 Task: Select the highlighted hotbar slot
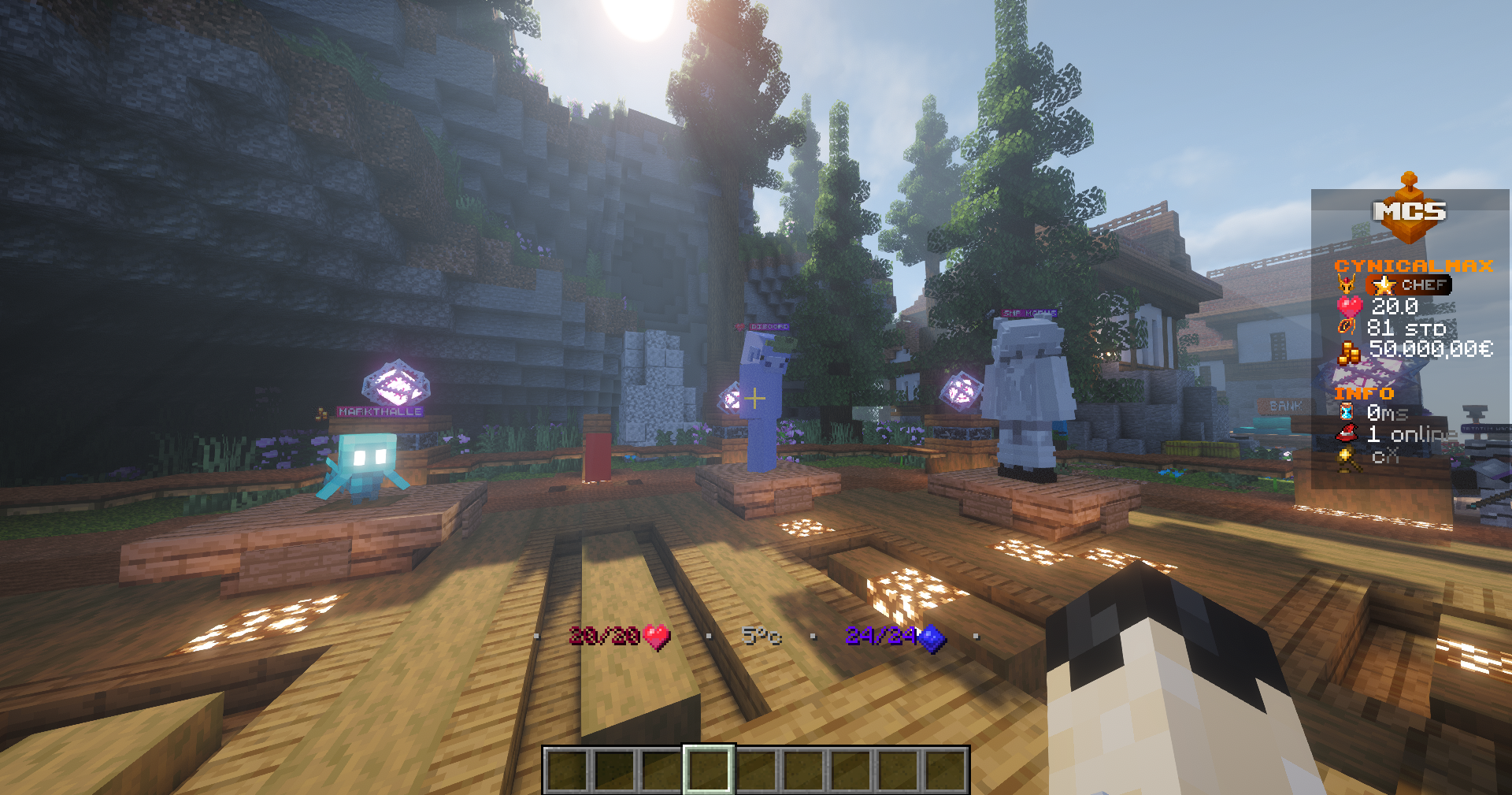click(x=708, y=770)
